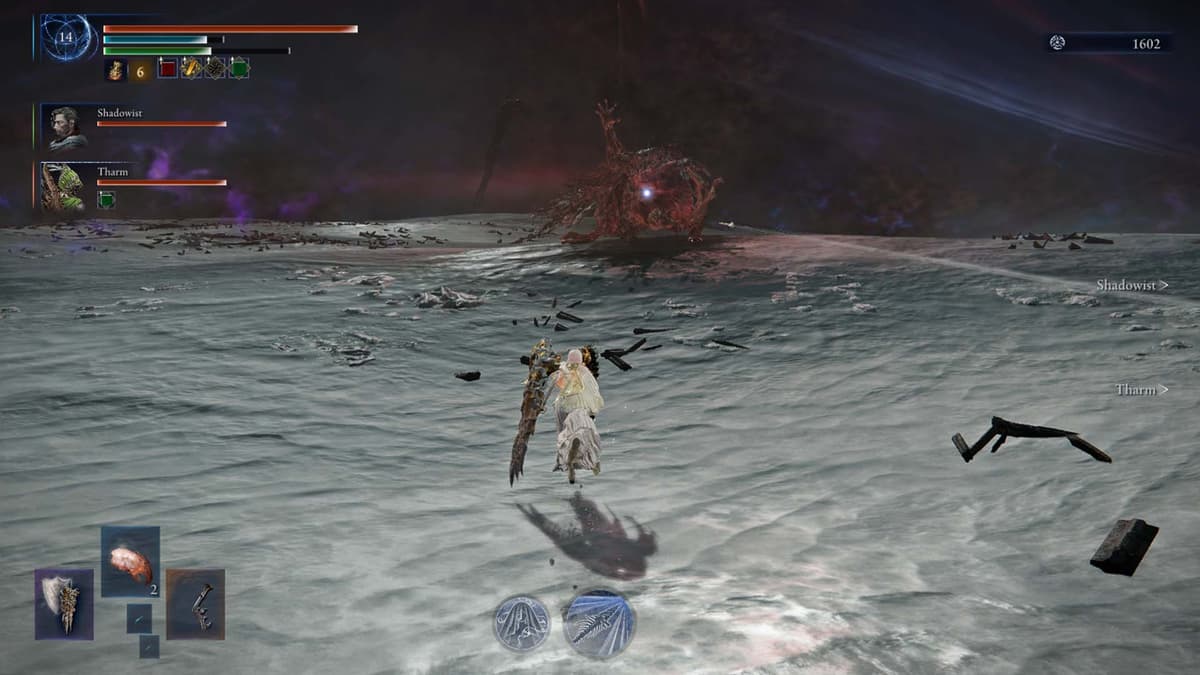Image resolution: width=1200 pixels, height=675 pixels.
Task: Click the Tharm off-screen direction marker
Action: click(1141, 390)
